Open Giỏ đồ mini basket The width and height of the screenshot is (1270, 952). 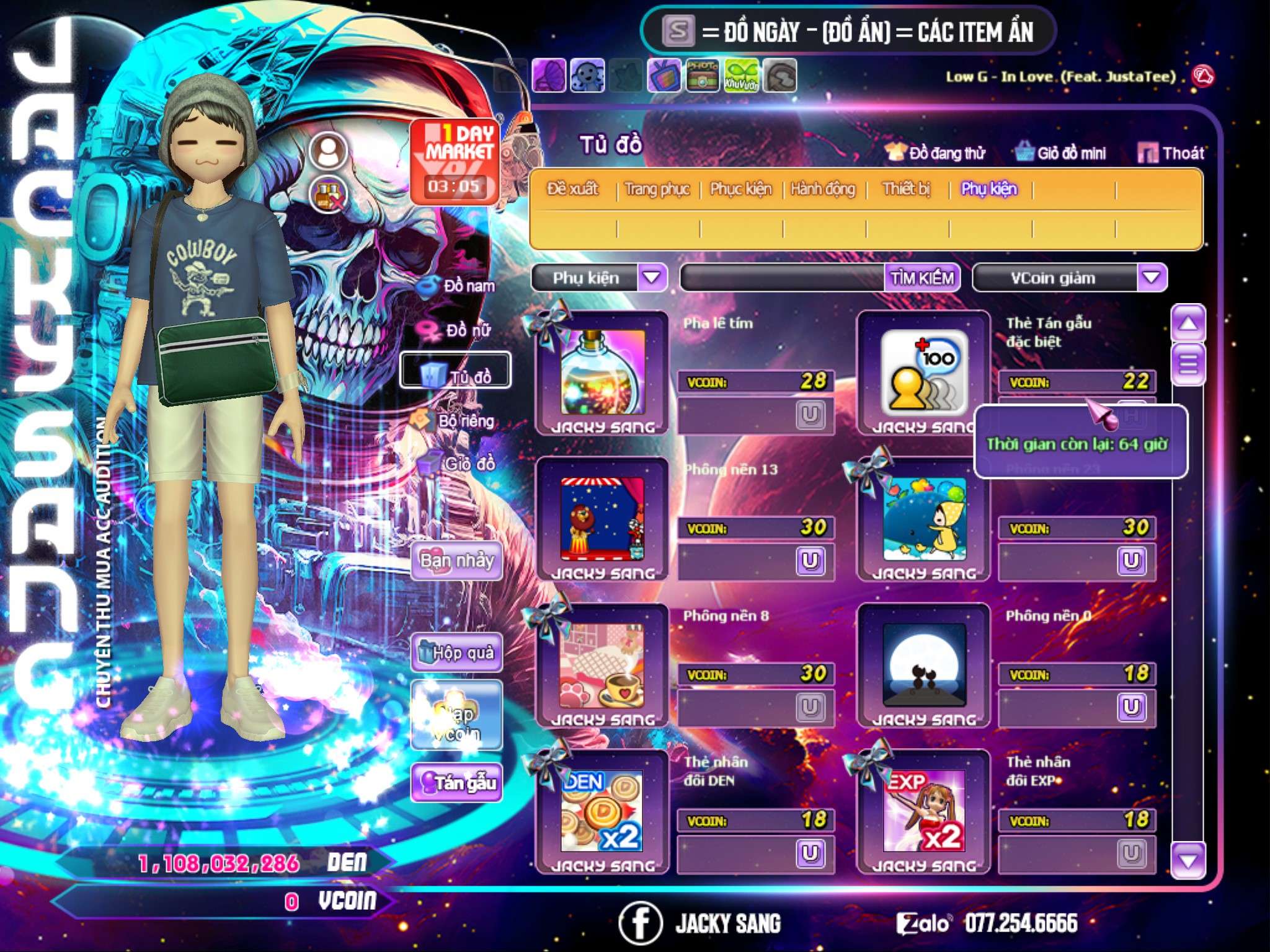(x=1060, y=153)
